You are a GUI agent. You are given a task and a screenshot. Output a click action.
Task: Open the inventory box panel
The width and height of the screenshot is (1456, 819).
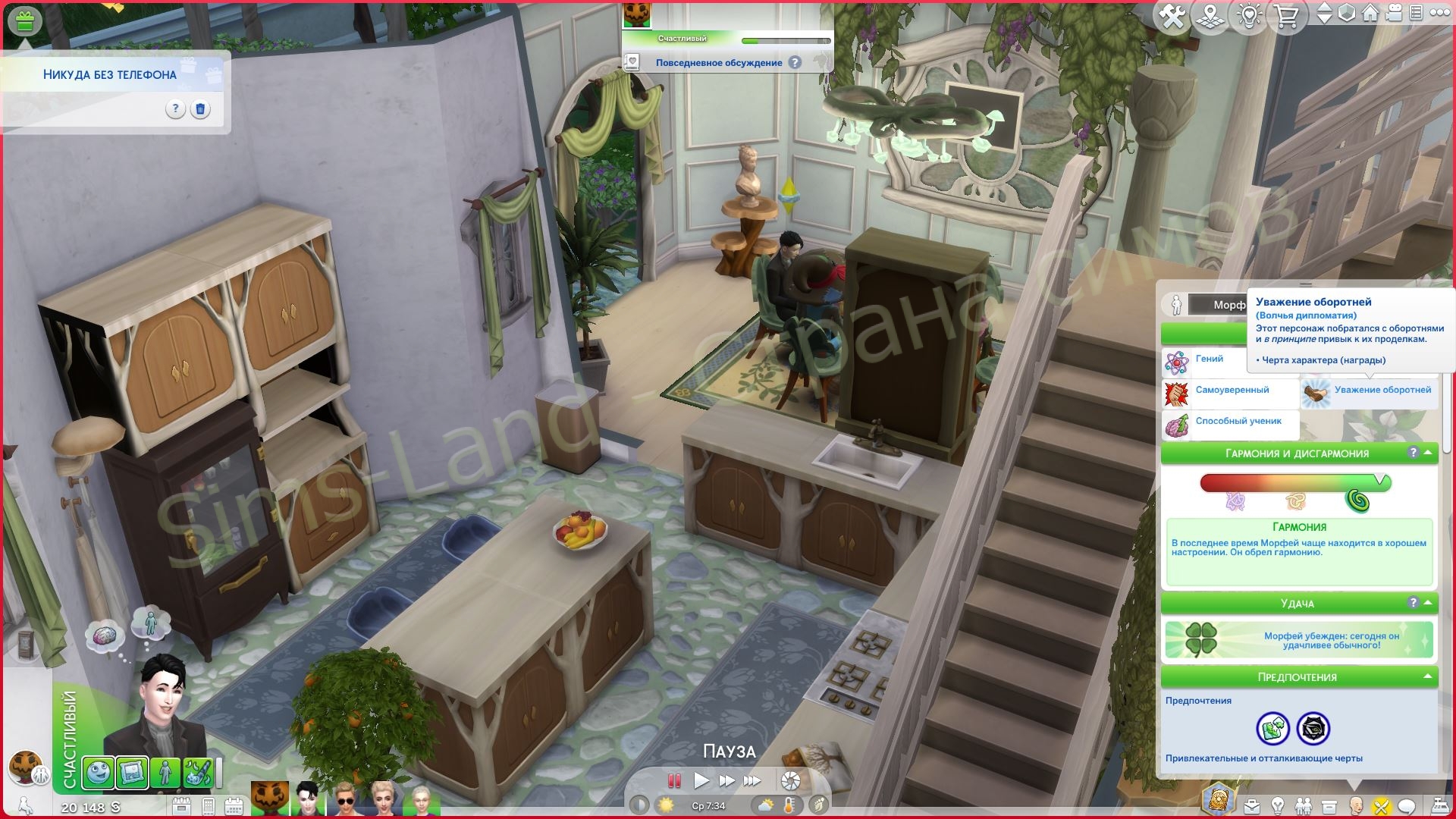pyautogui.click(x=1329, y=806)
